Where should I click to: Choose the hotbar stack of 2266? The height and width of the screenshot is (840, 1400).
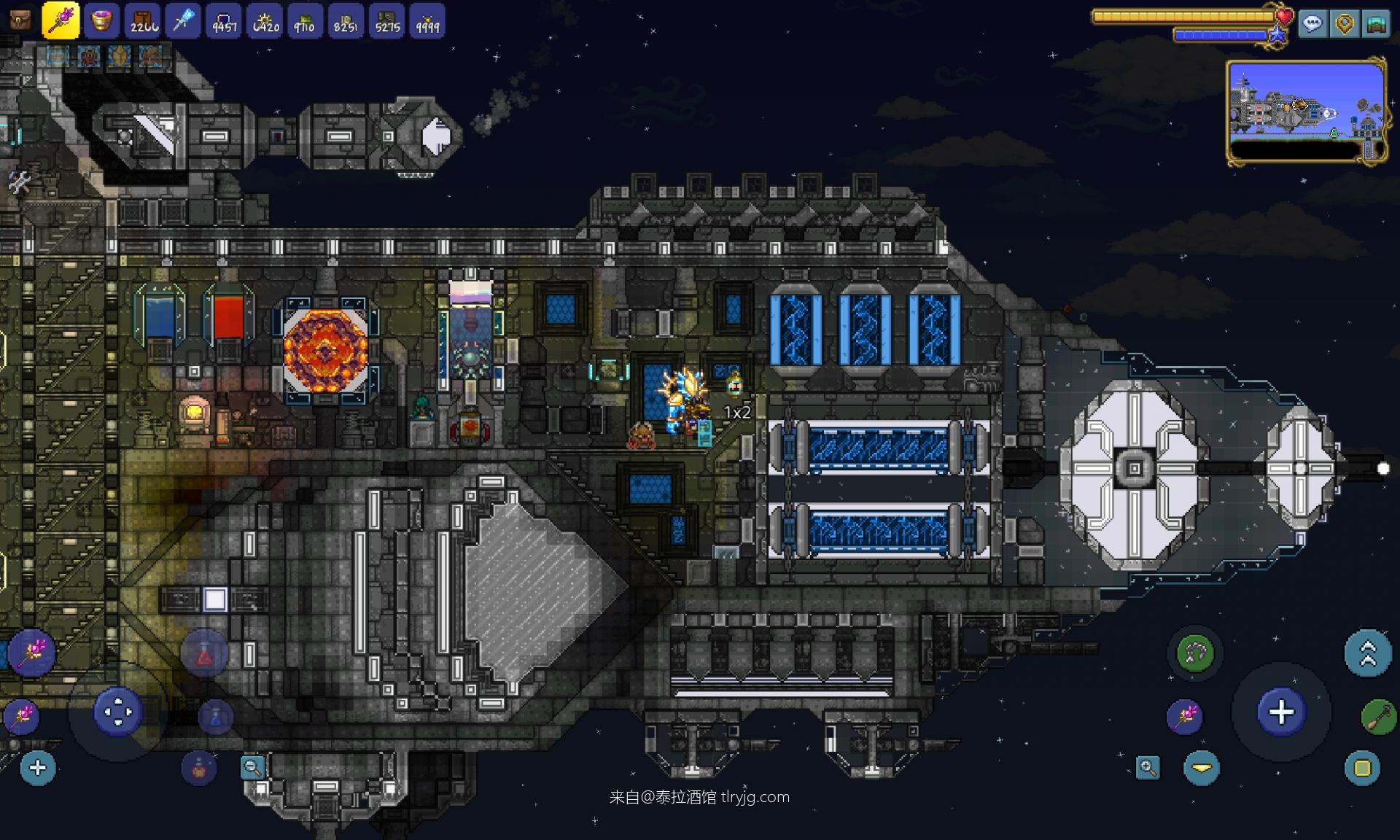coord(143,20)
